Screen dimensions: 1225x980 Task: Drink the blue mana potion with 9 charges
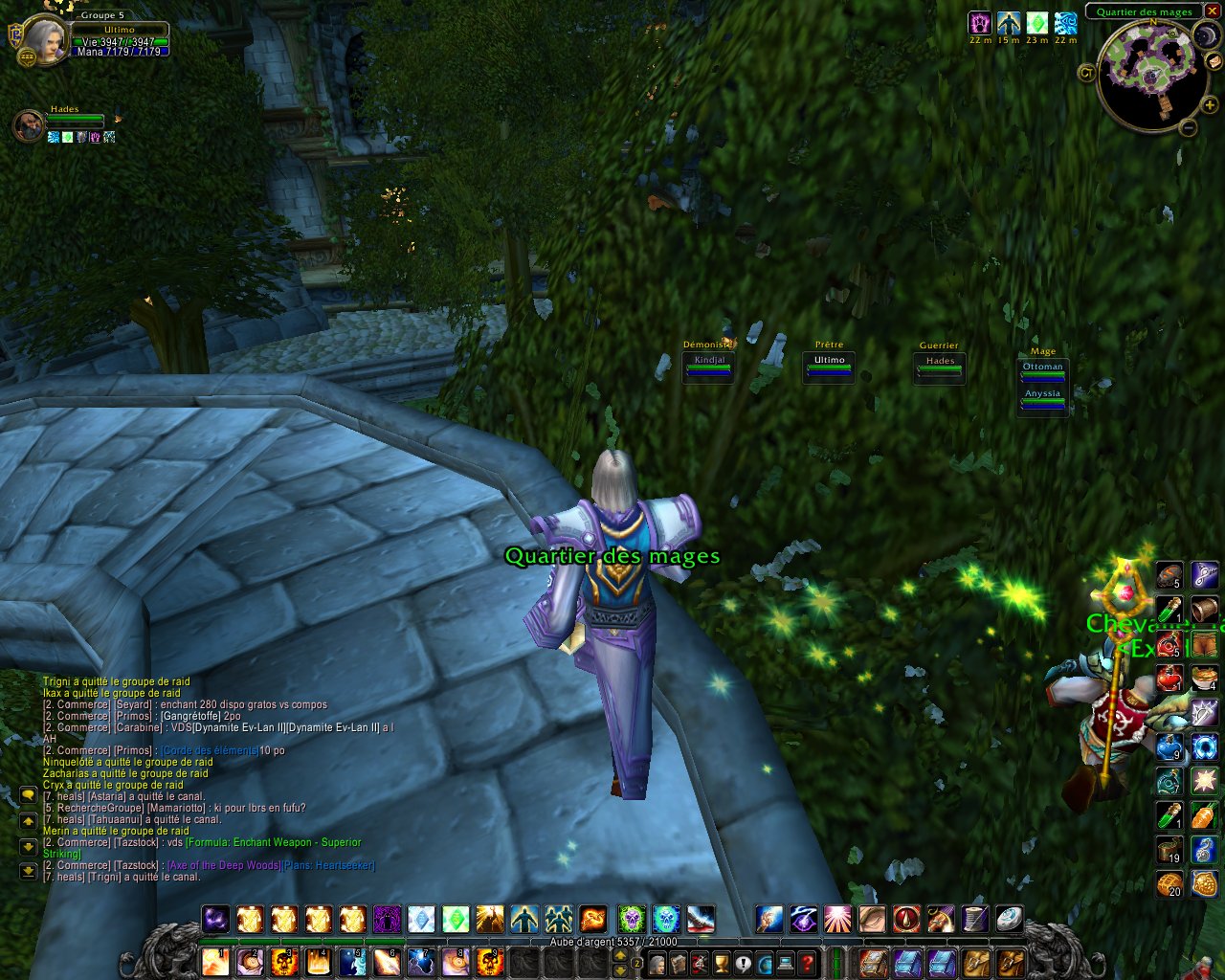pos(1169,746)
